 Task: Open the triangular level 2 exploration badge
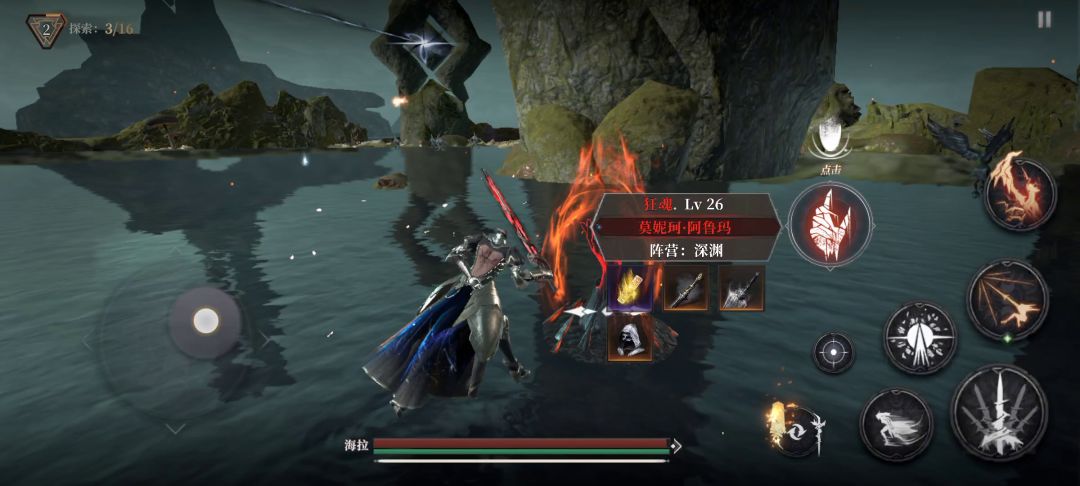coord(46,29)
